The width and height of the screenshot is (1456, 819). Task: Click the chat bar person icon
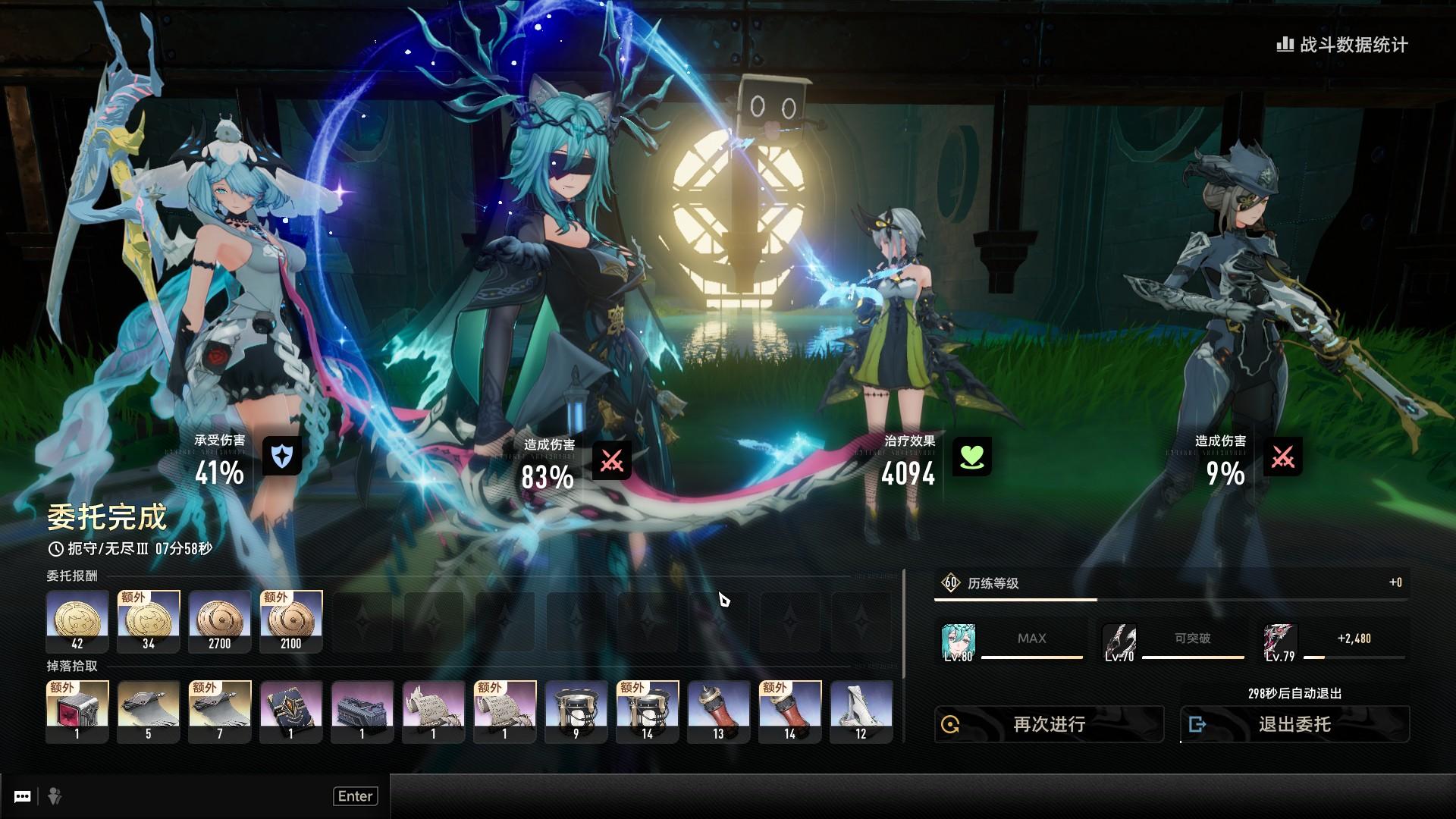55,796
